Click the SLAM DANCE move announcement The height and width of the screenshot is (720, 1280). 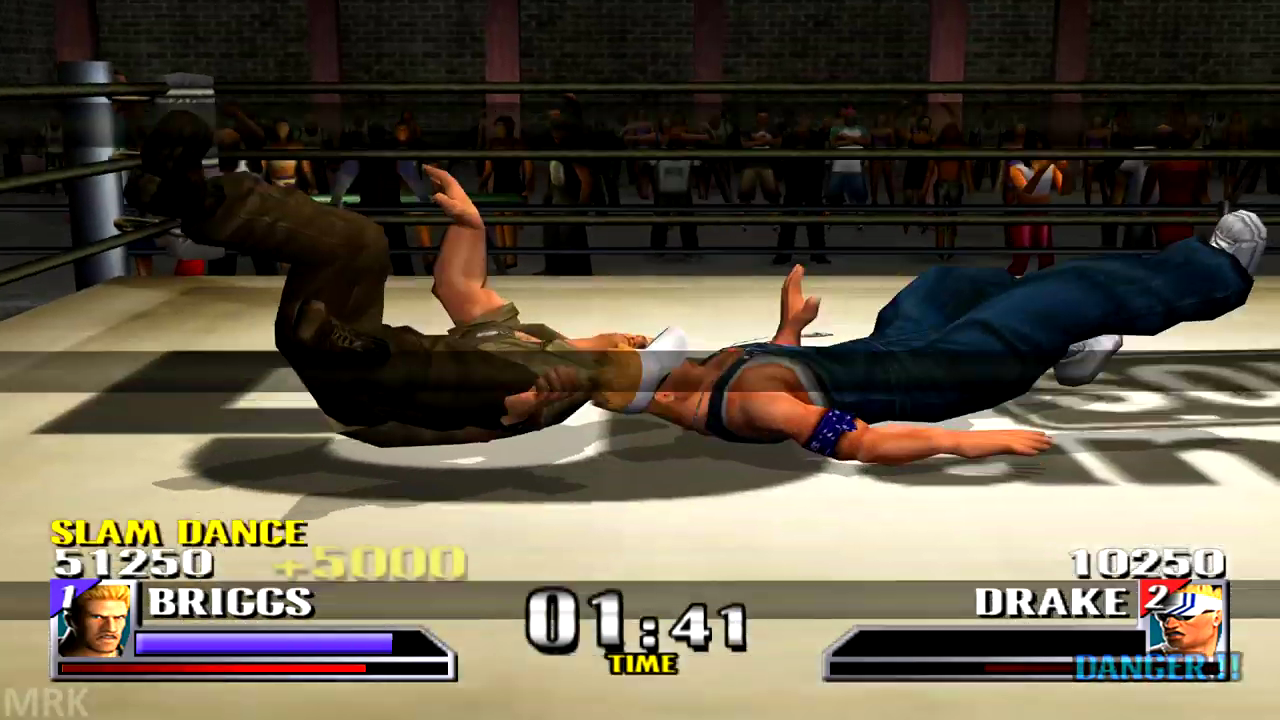pos(178,533)
